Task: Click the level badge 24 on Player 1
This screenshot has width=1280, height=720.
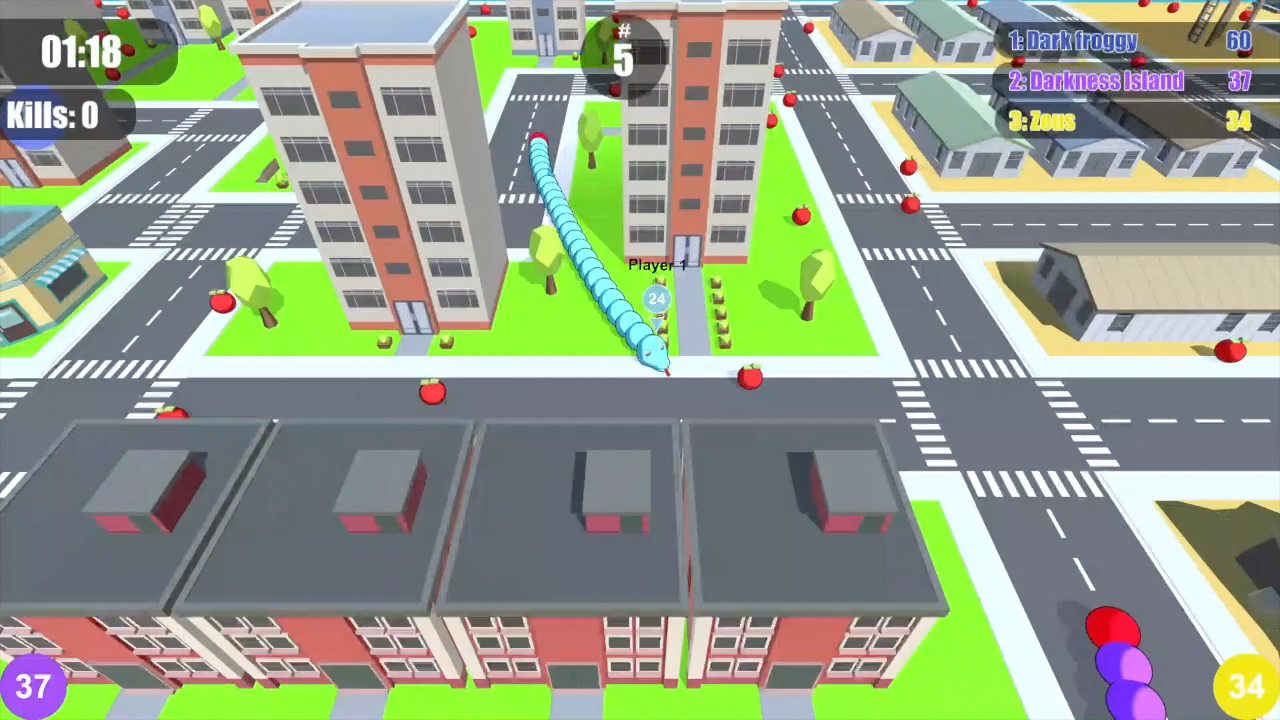Action: (x=657, y=299)
